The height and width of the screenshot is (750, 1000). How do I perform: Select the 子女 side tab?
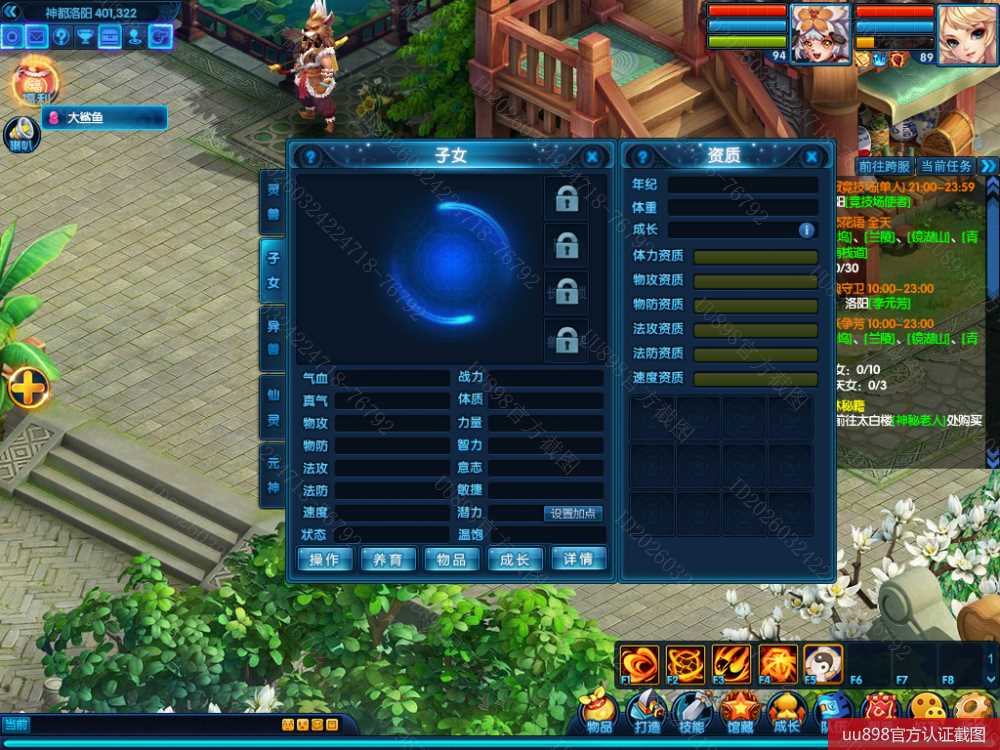coord(273,271)
